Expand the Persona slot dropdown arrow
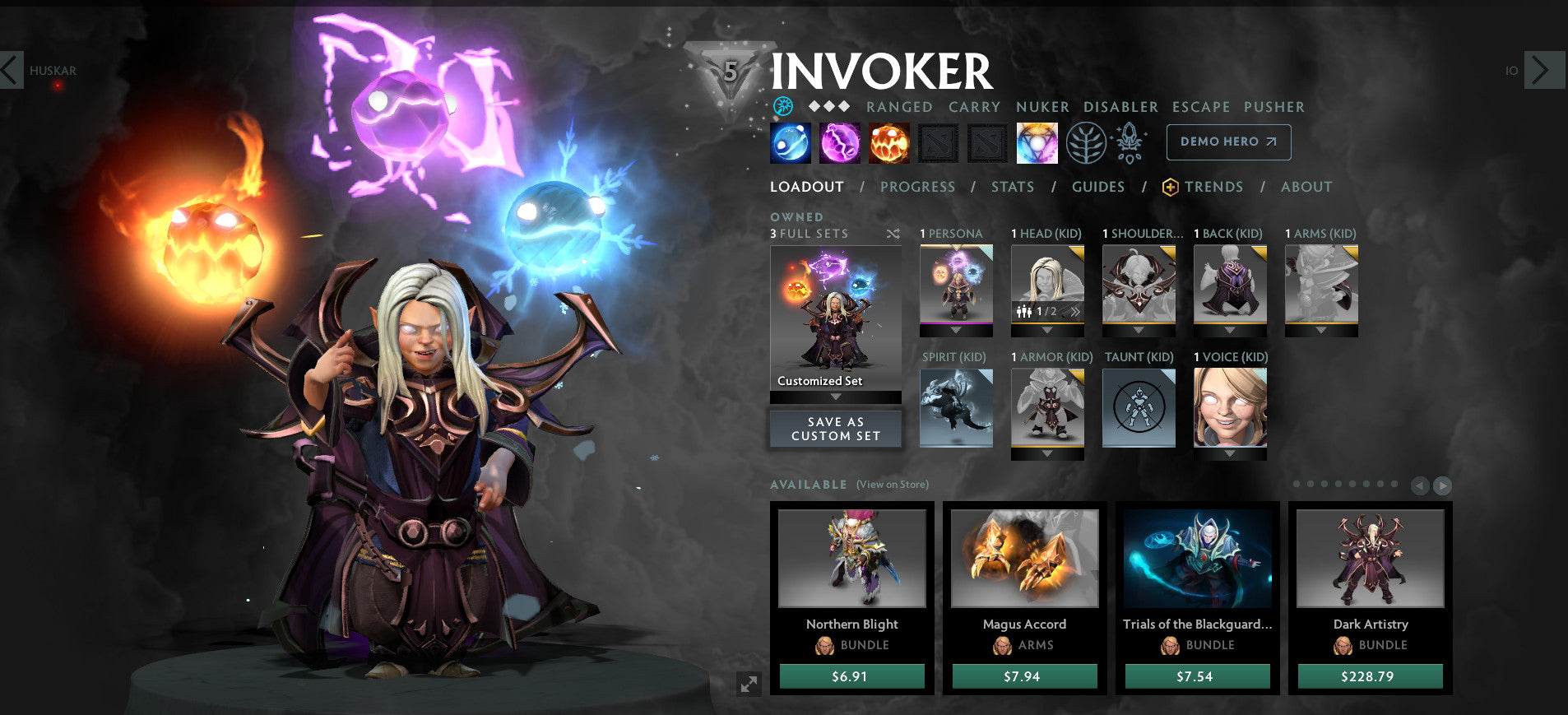 [955, 329]
